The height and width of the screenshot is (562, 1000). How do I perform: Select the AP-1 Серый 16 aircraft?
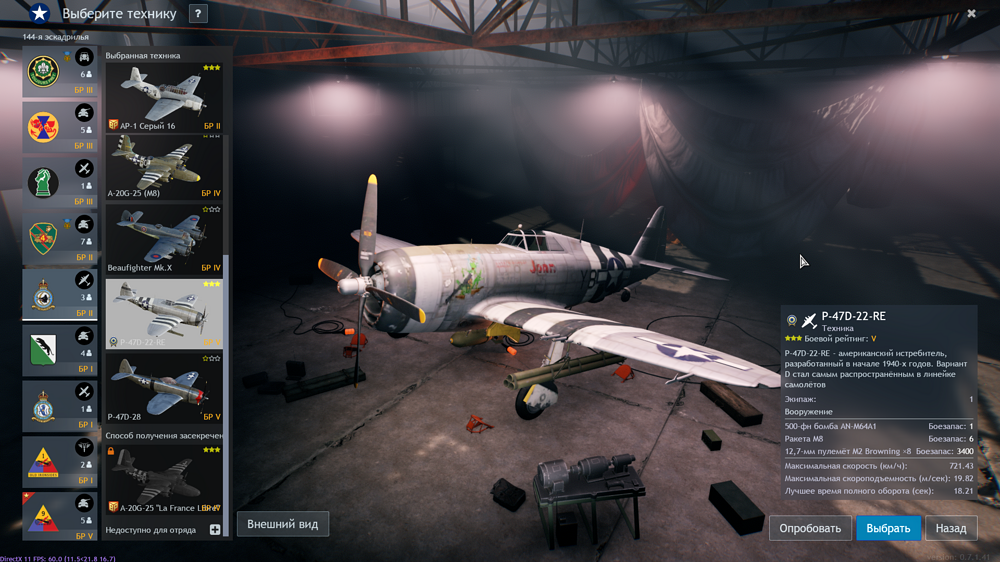pyautogui.click(x=164, y=98)
